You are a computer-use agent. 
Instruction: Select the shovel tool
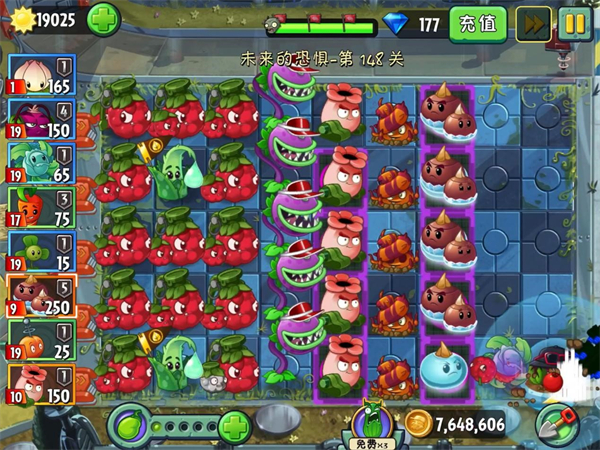558,423
